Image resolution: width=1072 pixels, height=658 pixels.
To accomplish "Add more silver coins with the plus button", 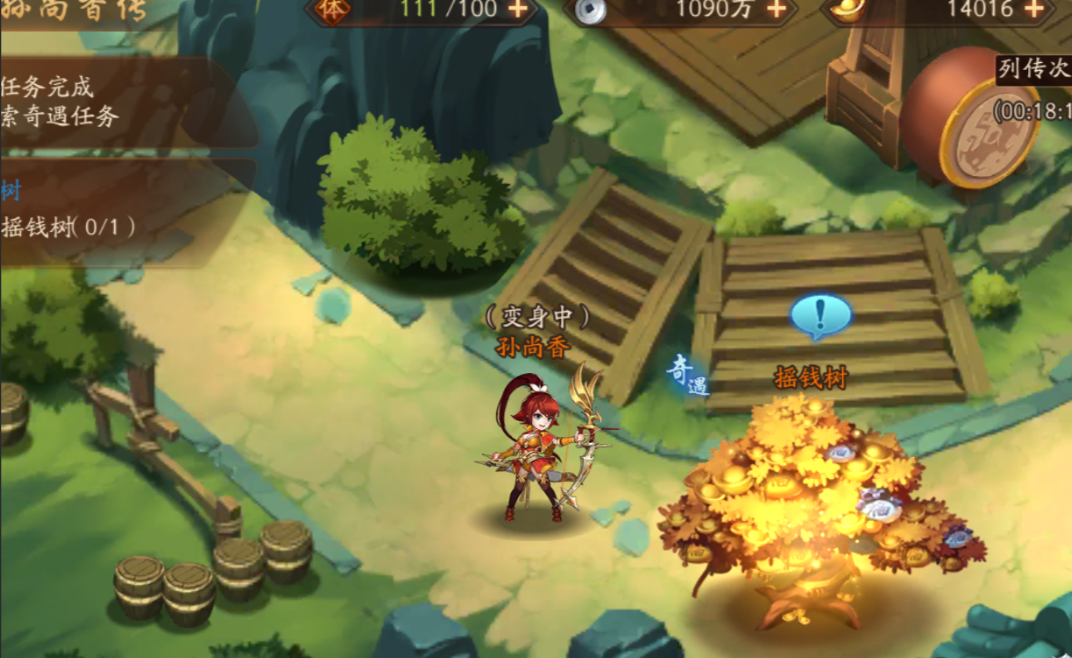I will 775,9.
